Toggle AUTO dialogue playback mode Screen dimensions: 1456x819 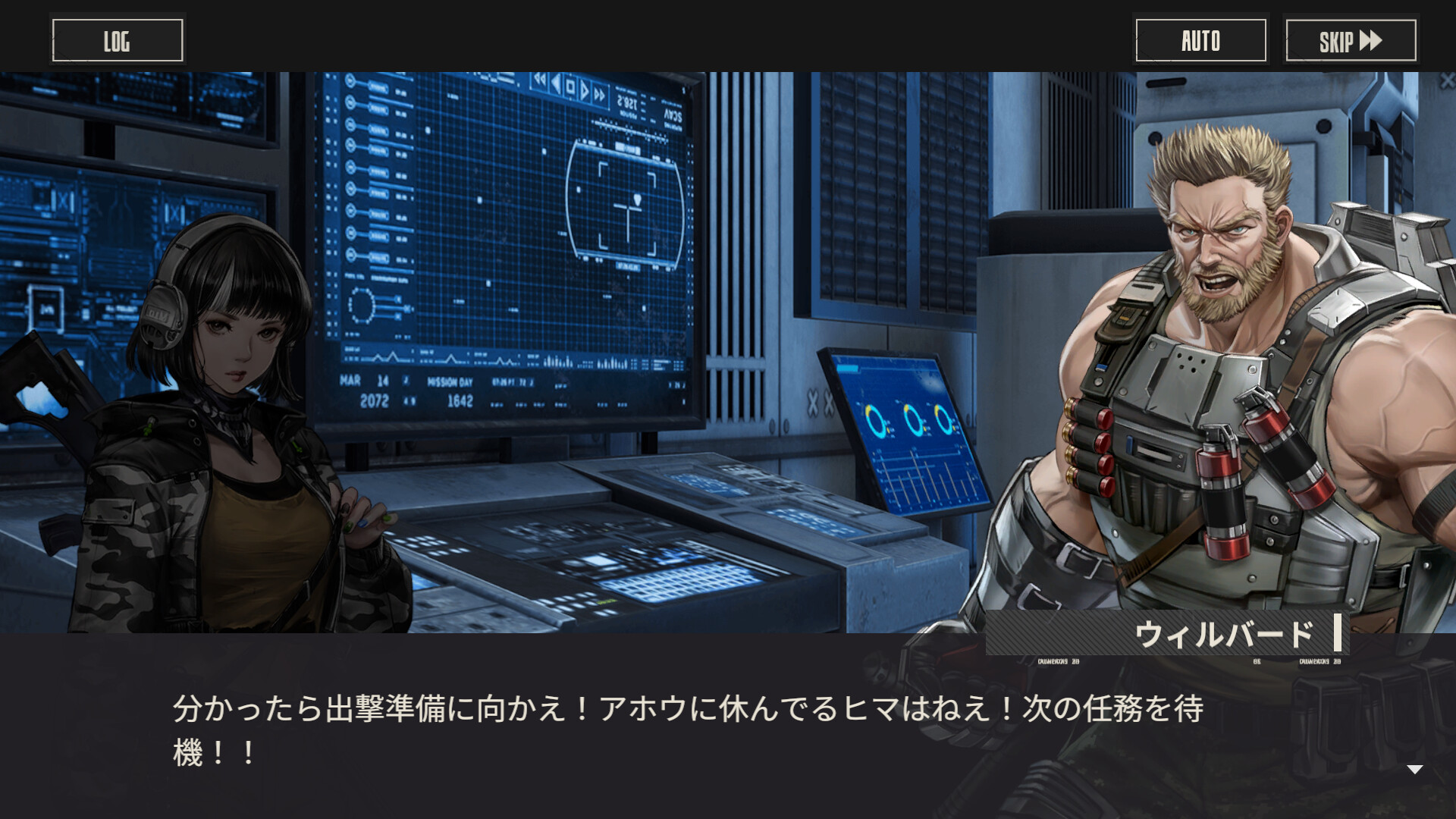(x=1200, y=39)
